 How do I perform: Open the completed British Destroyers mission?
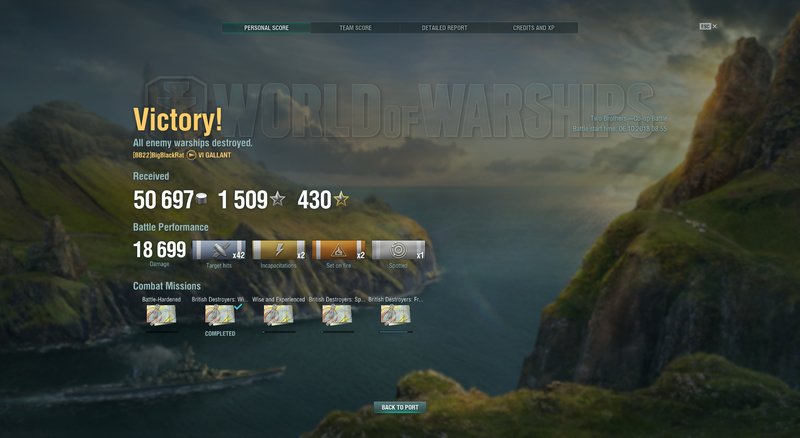[x=220, y=315]
